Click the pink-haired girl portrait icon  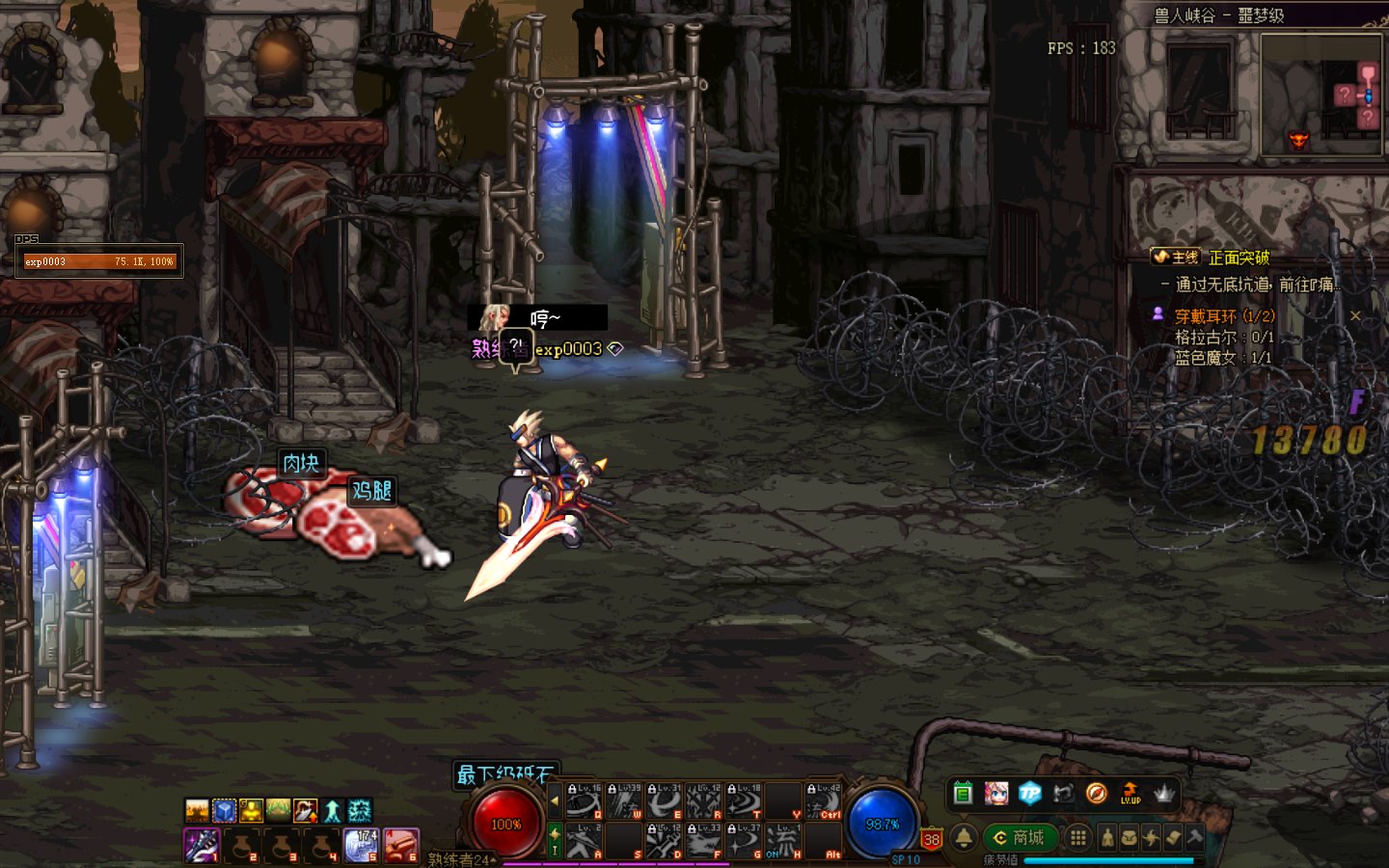pyautogui.click(x=996, y=794)
